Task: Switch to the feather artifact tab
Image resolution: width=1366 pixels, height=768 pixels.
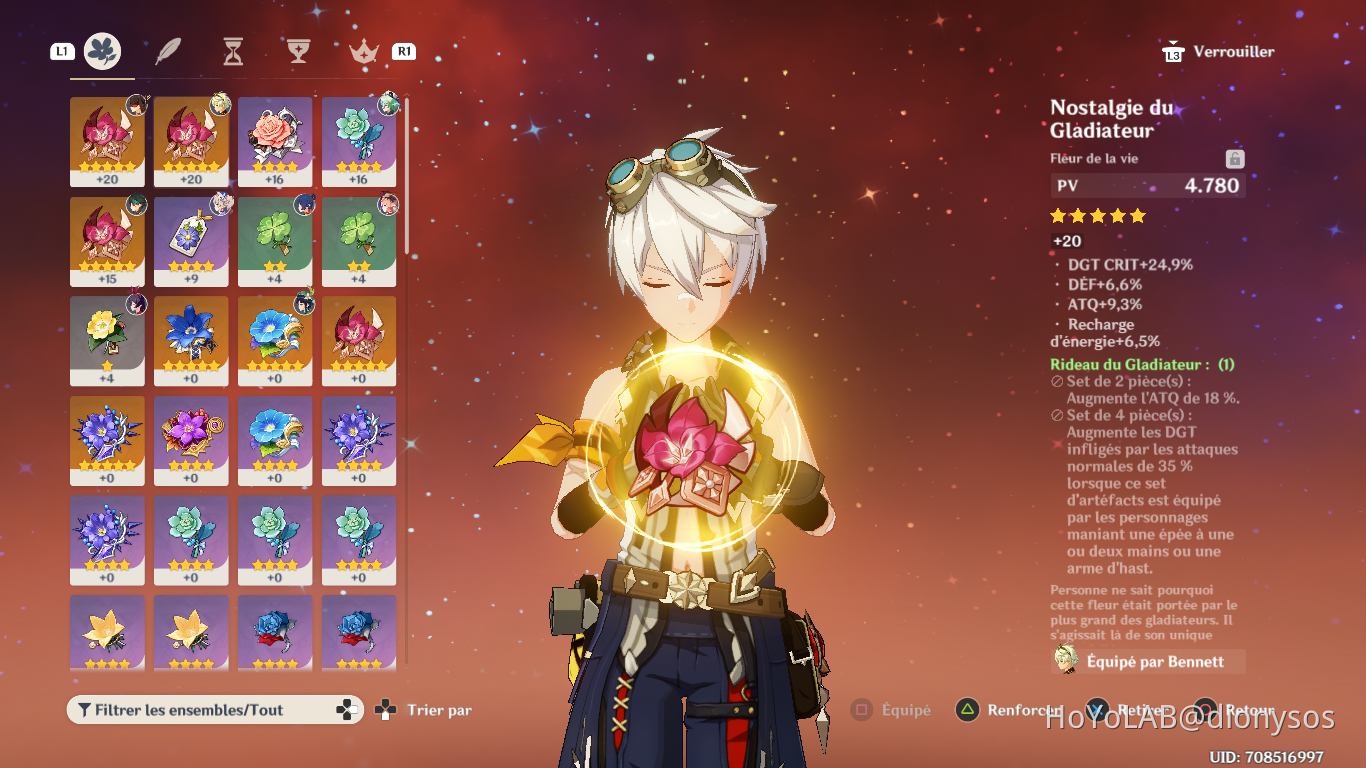Action: point(168,51)
